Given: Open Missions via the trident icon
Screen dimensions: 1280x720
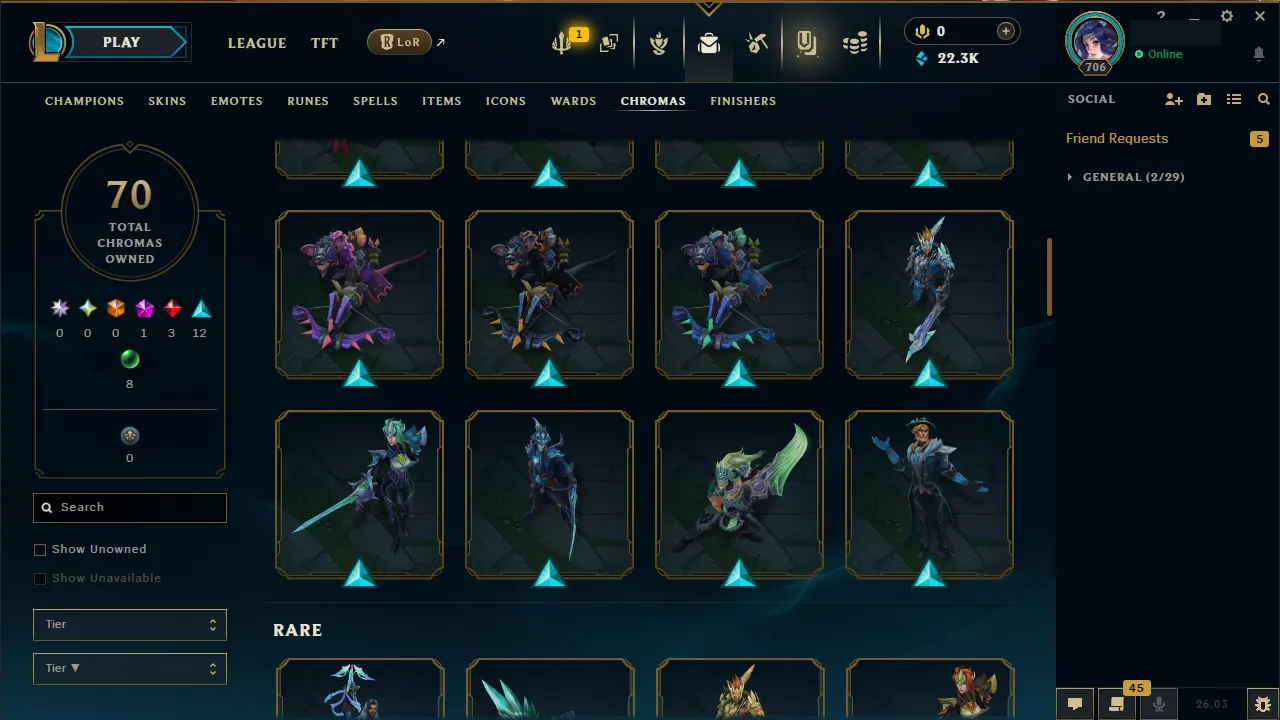Looking at the screenshot, I should (x=561, y=40).
